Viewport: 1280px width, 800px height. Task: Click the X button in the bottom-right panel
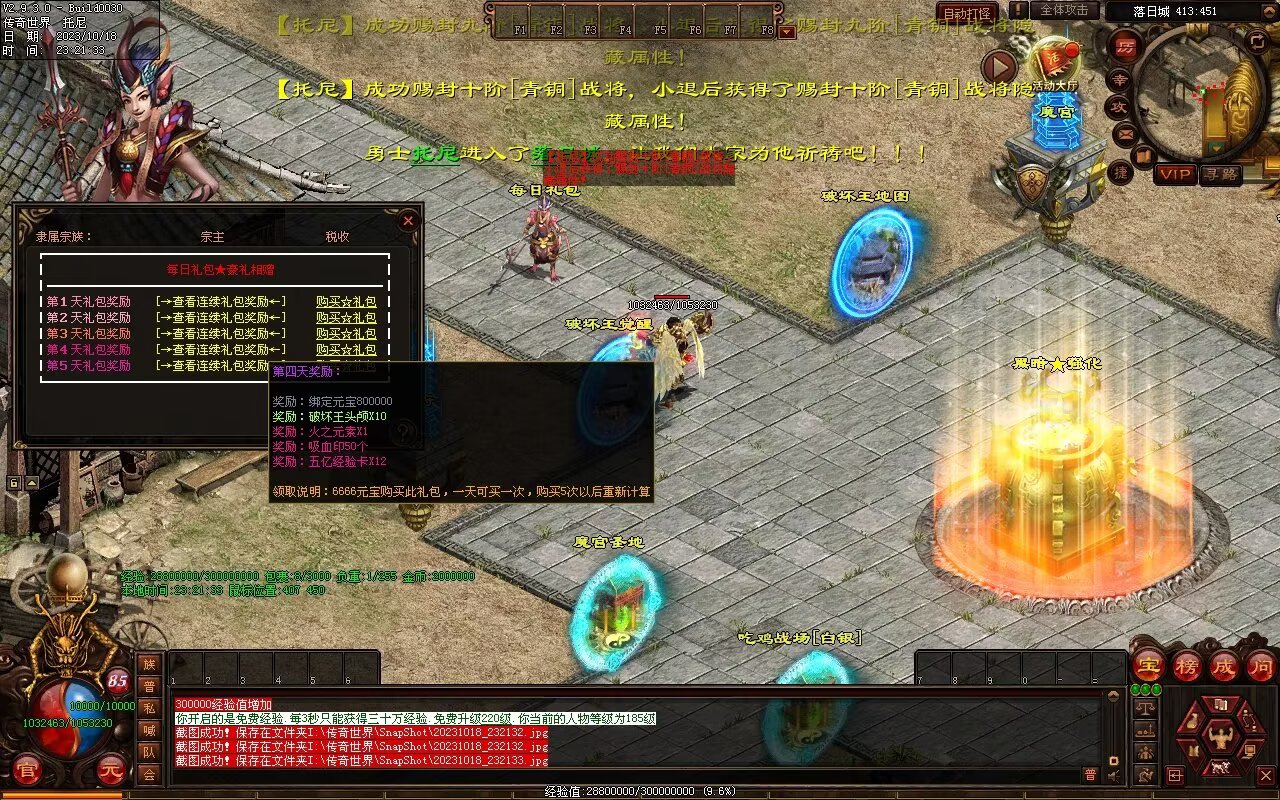click(1266, 775)
